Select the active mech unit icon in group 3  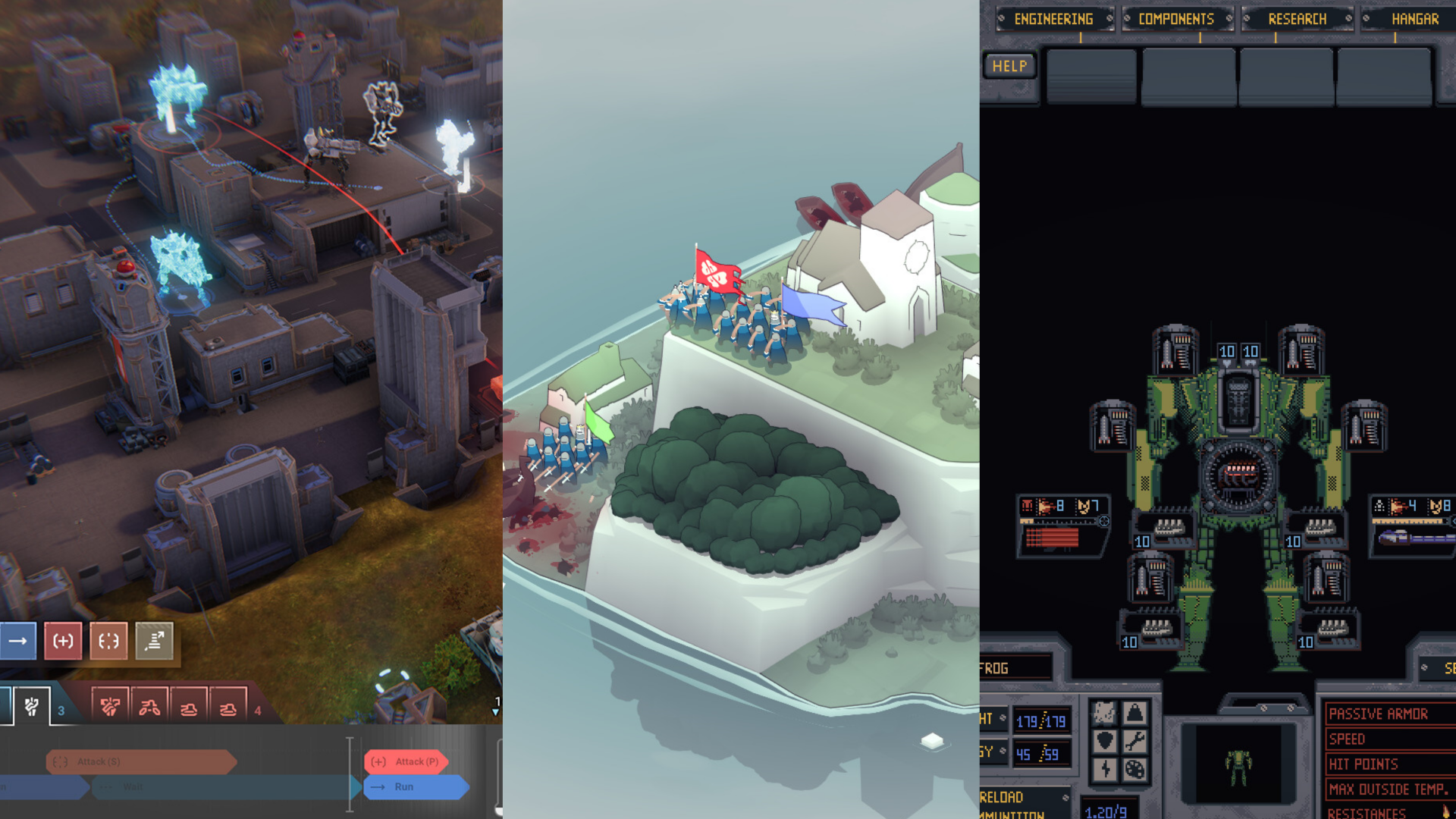[x=31, y=708]
